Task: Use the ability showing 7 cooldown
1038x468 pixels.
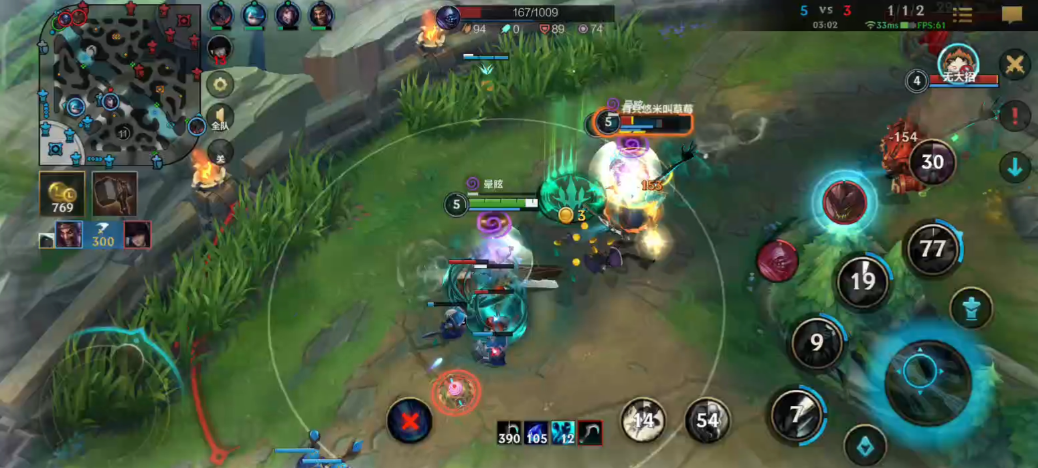Action: pyautogui.click(x=796, y=414)
